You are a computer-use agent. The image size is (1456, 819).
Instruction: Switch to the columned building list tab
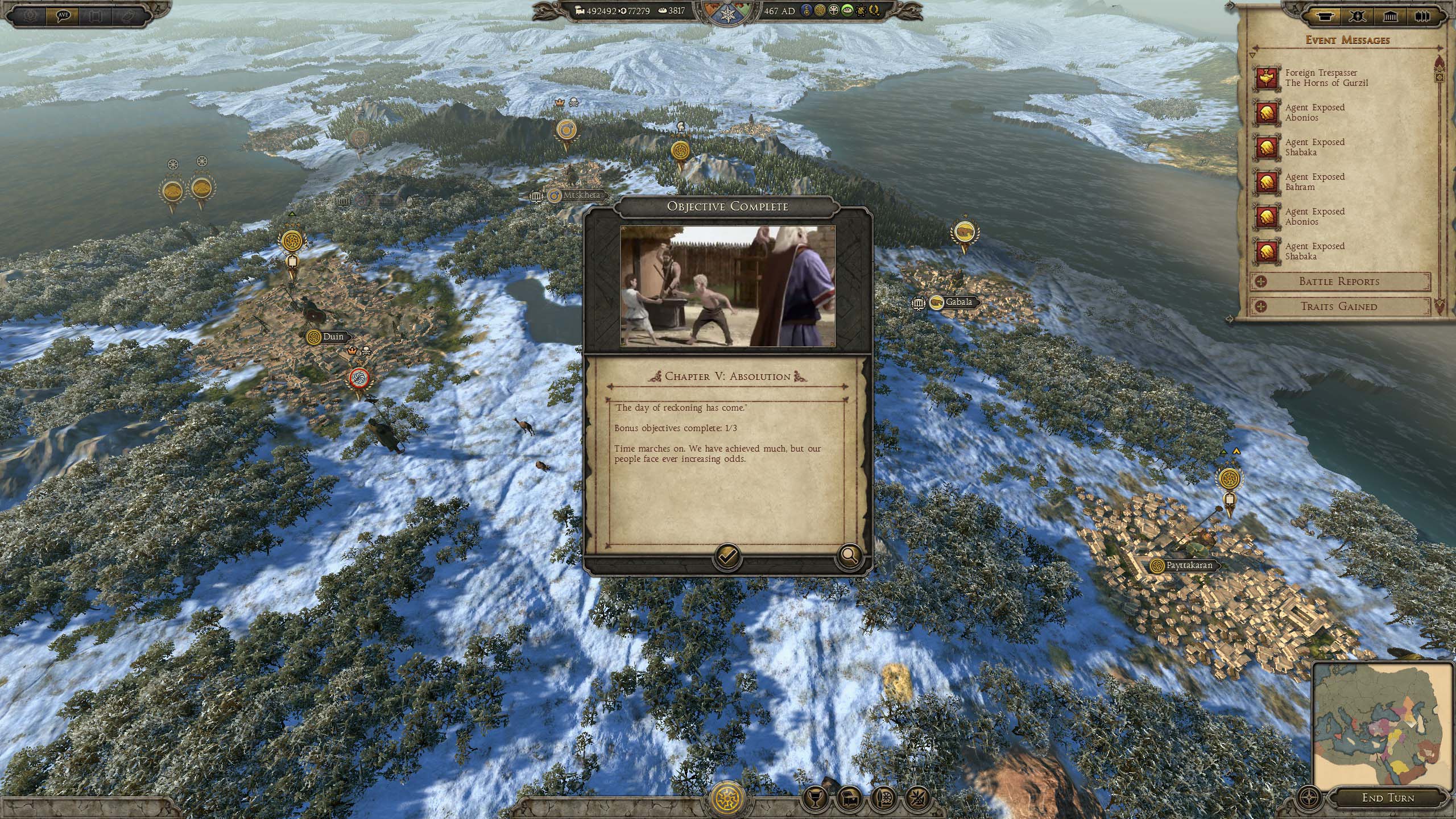tap(1389, 17)
